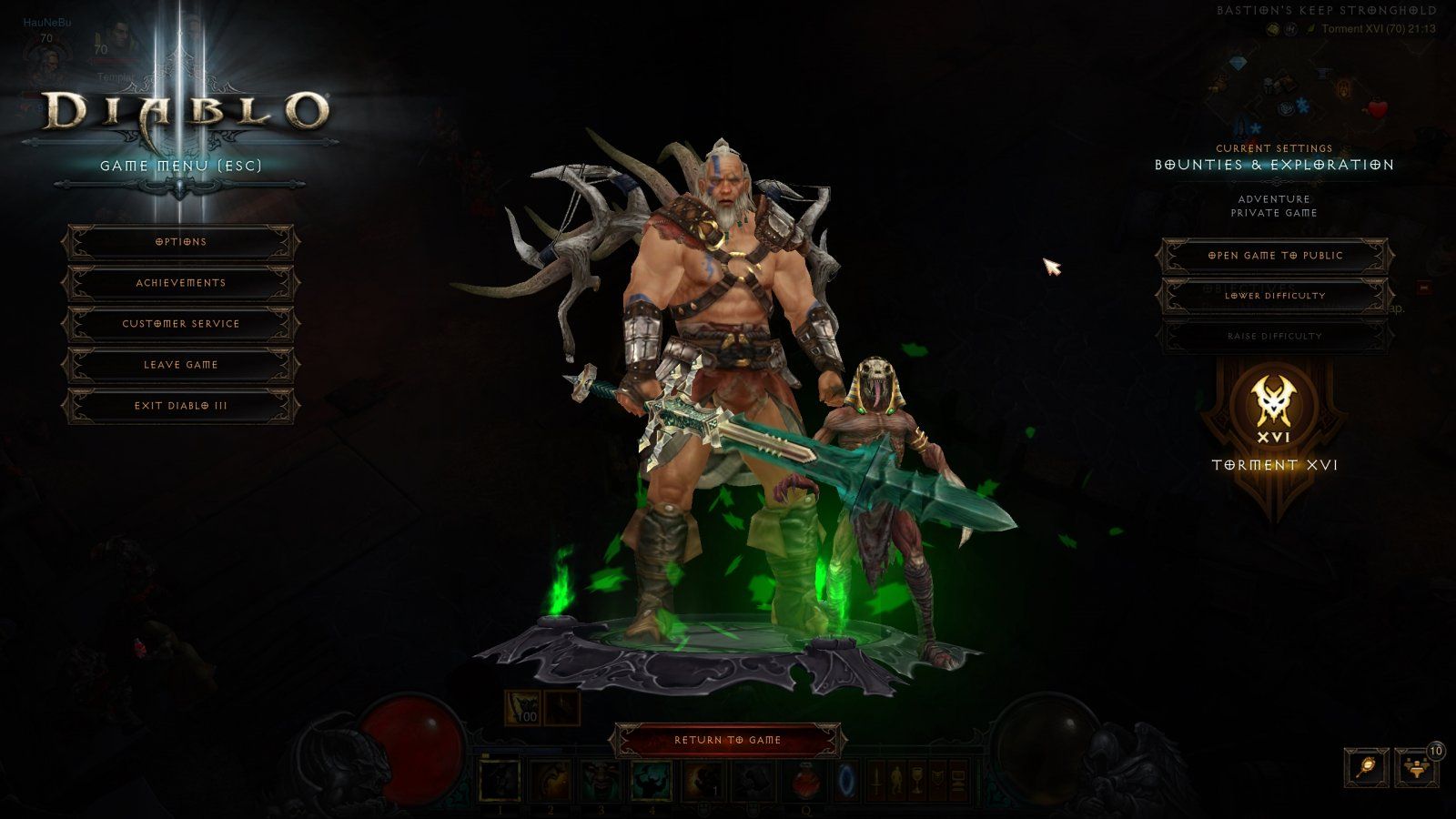Screen dimensions: 1456x819
Task: Click the Lower Difficulty button
Action: [1275, 296]
